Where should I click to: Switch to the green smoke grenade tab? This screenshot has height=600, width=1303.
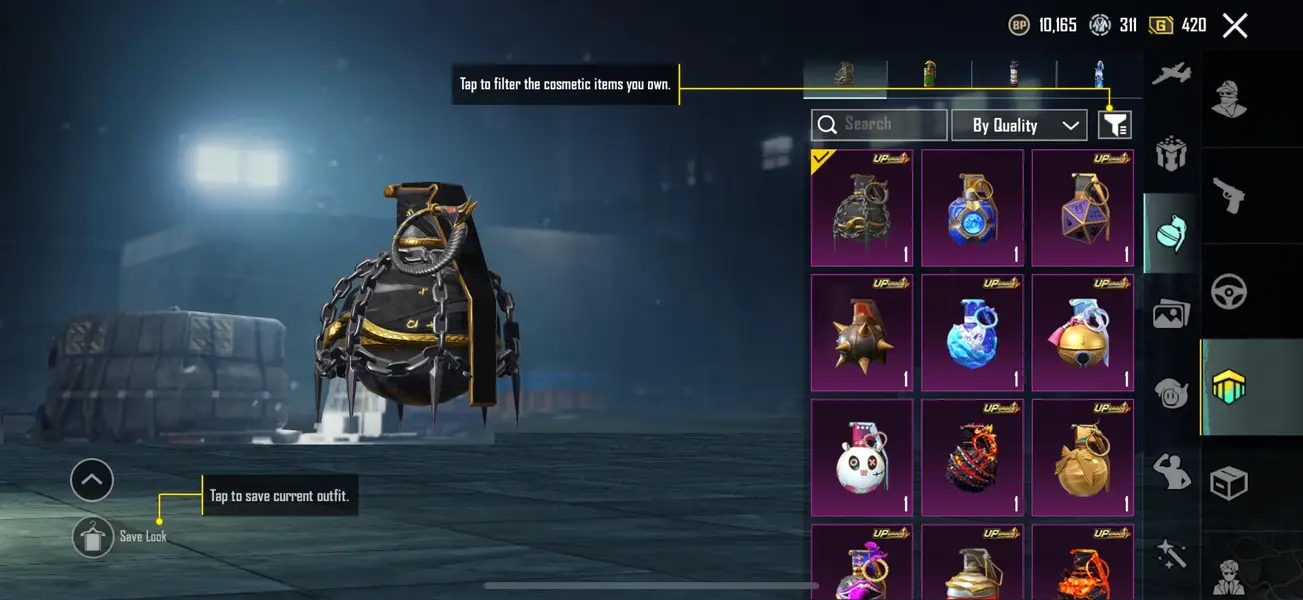click(929, 74)
